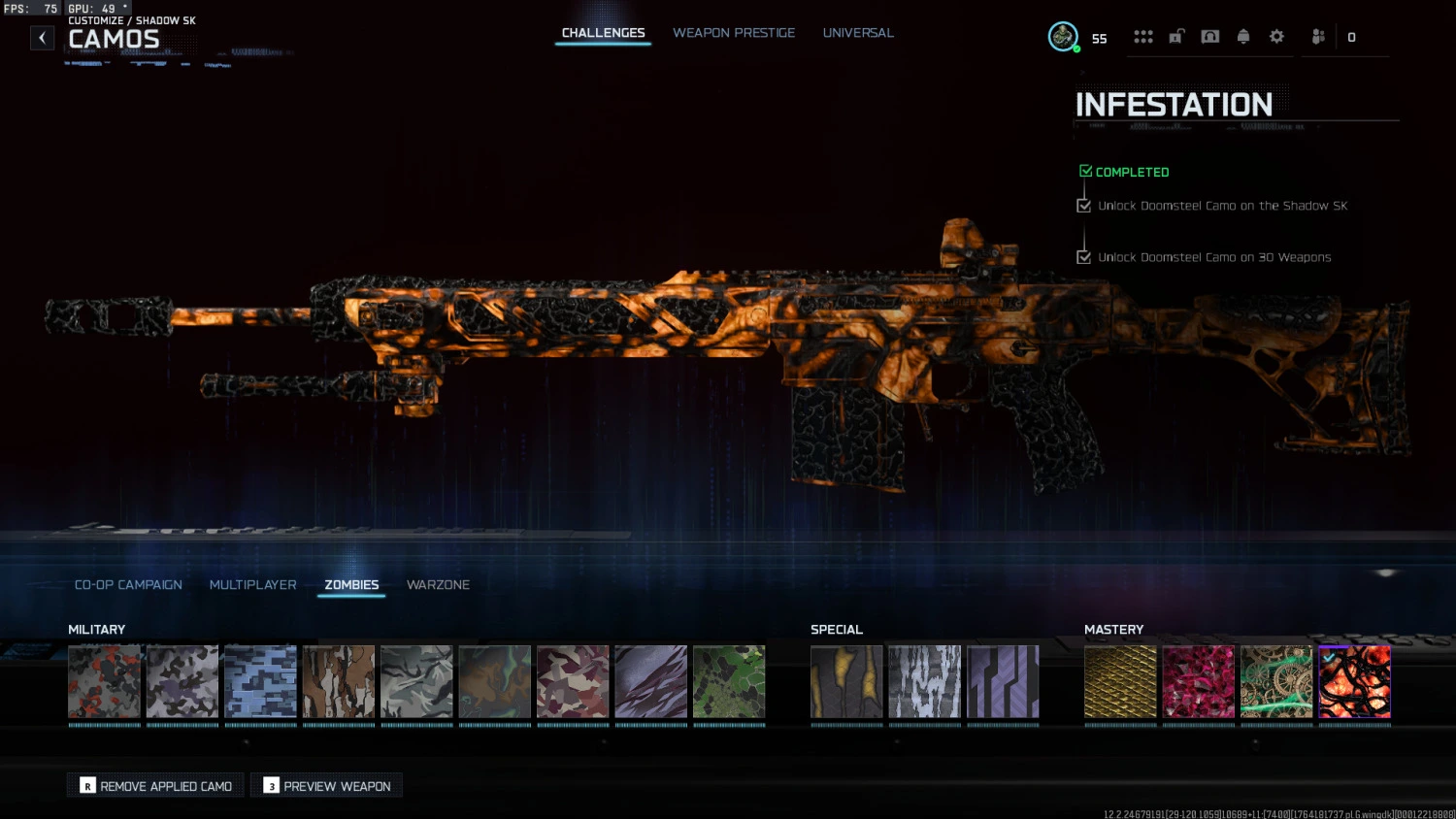The height and width of the screenshot is (819, 1456).
Task: Toggle the Shadow SK Doomsteel unlock checkbox
Action: click(1083, 205)
